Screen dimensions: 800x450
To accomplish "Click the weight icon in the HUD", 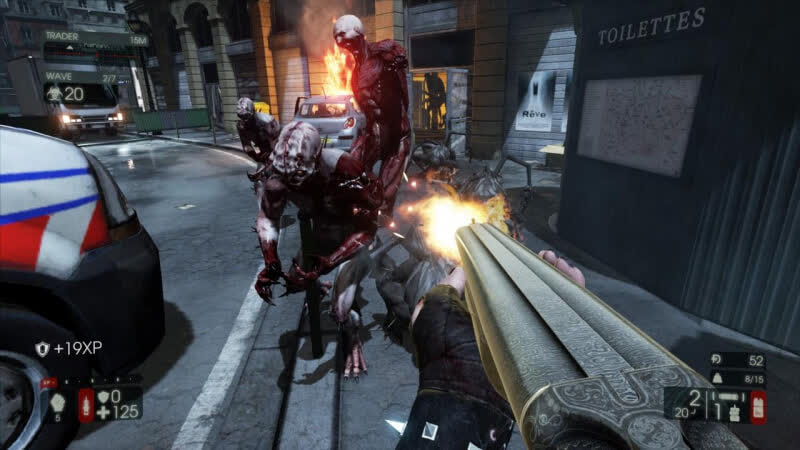I will (716, 378).
